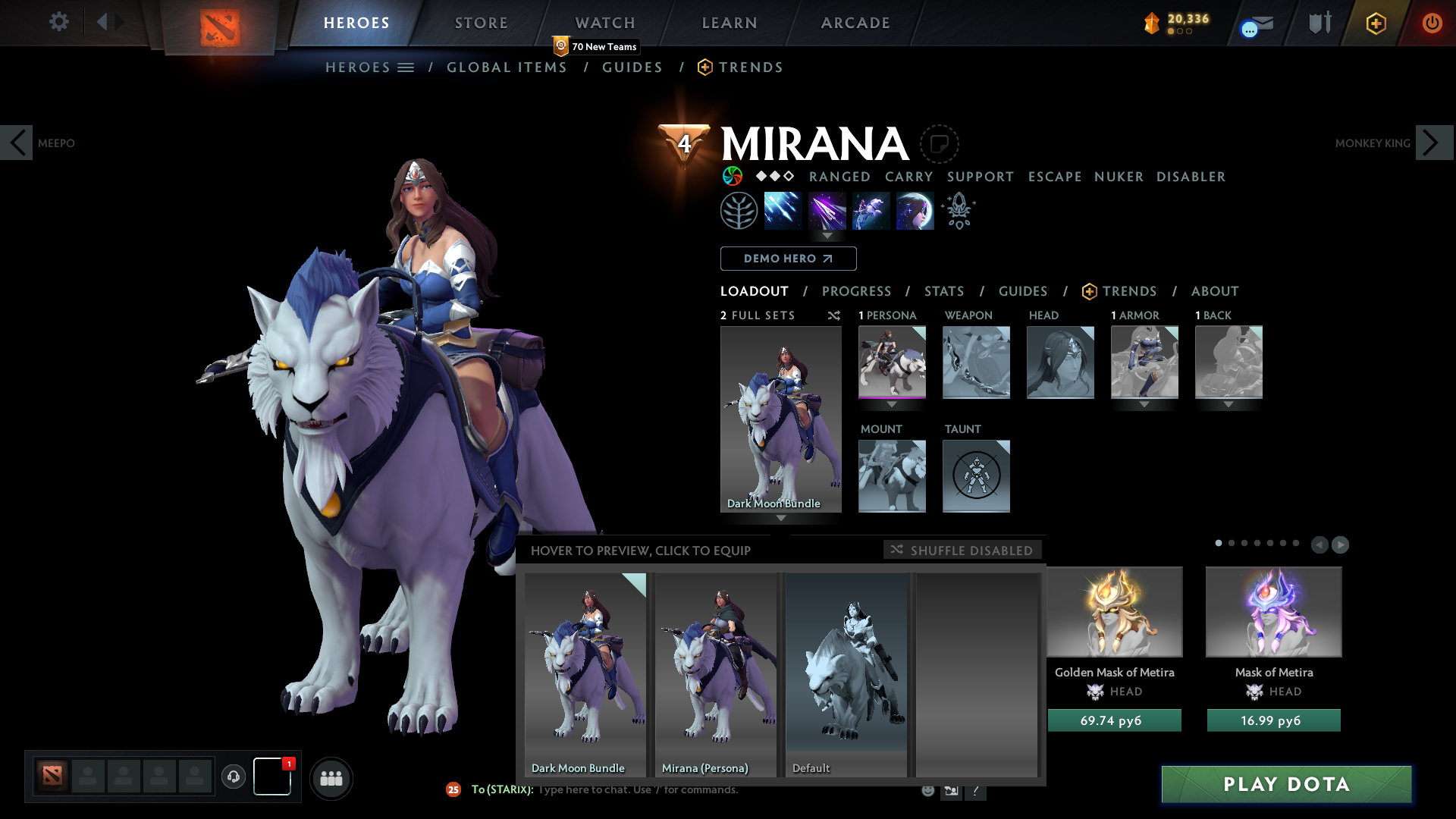Click the Play Dota button
Image resolution: width=1456 pixels, height=819 pixels.
(x=1285, y=785)
